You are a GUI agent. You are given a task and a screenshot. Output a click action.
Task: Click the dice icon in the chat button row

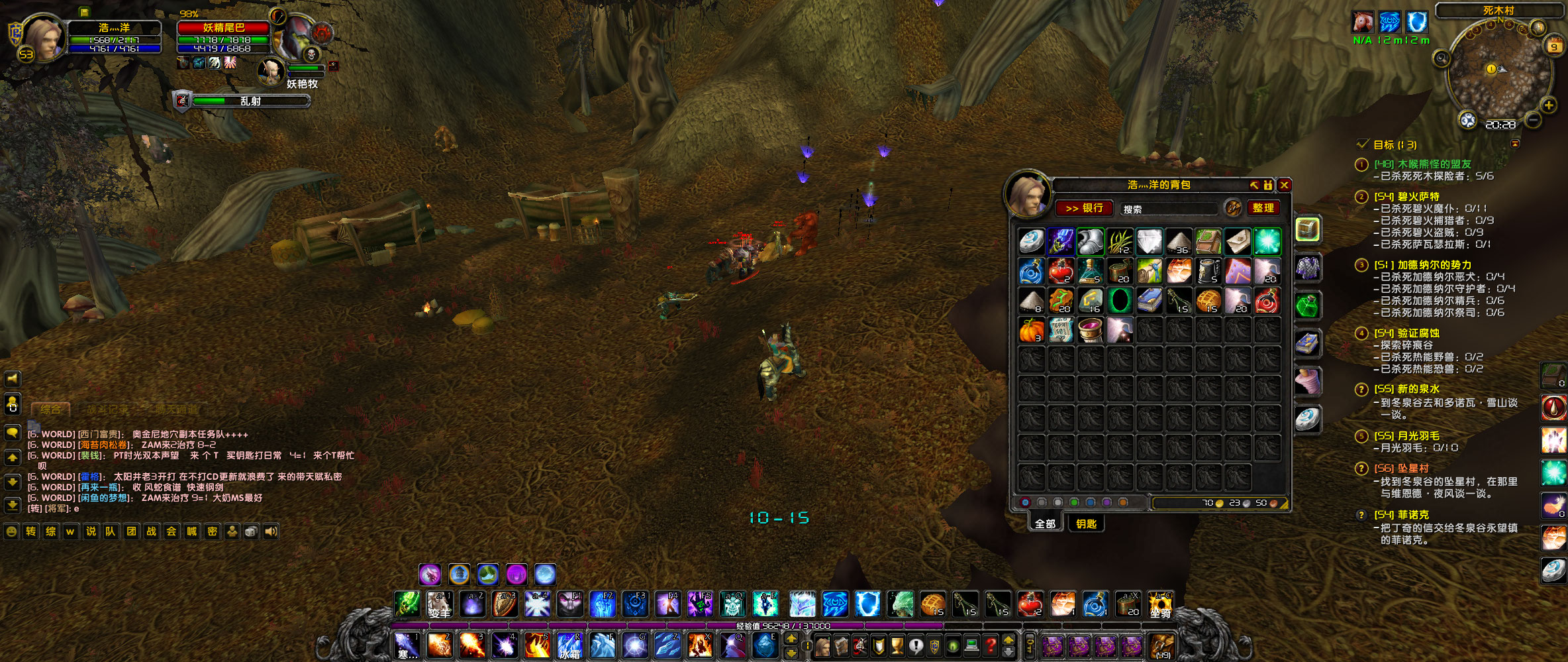(x=250, y=531)
